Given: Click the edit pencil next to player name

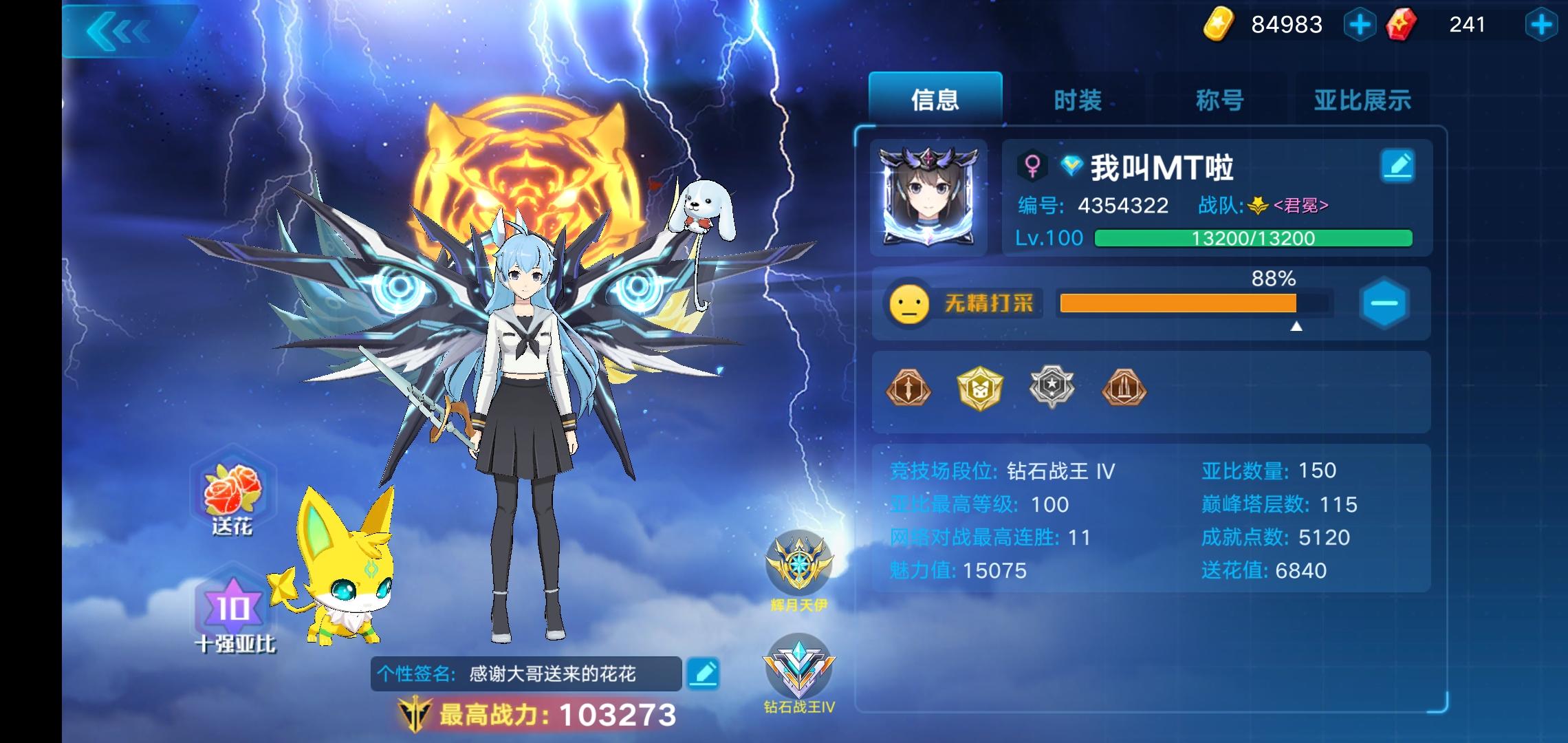Looking at the screenshot, I should click(1398, 166).
